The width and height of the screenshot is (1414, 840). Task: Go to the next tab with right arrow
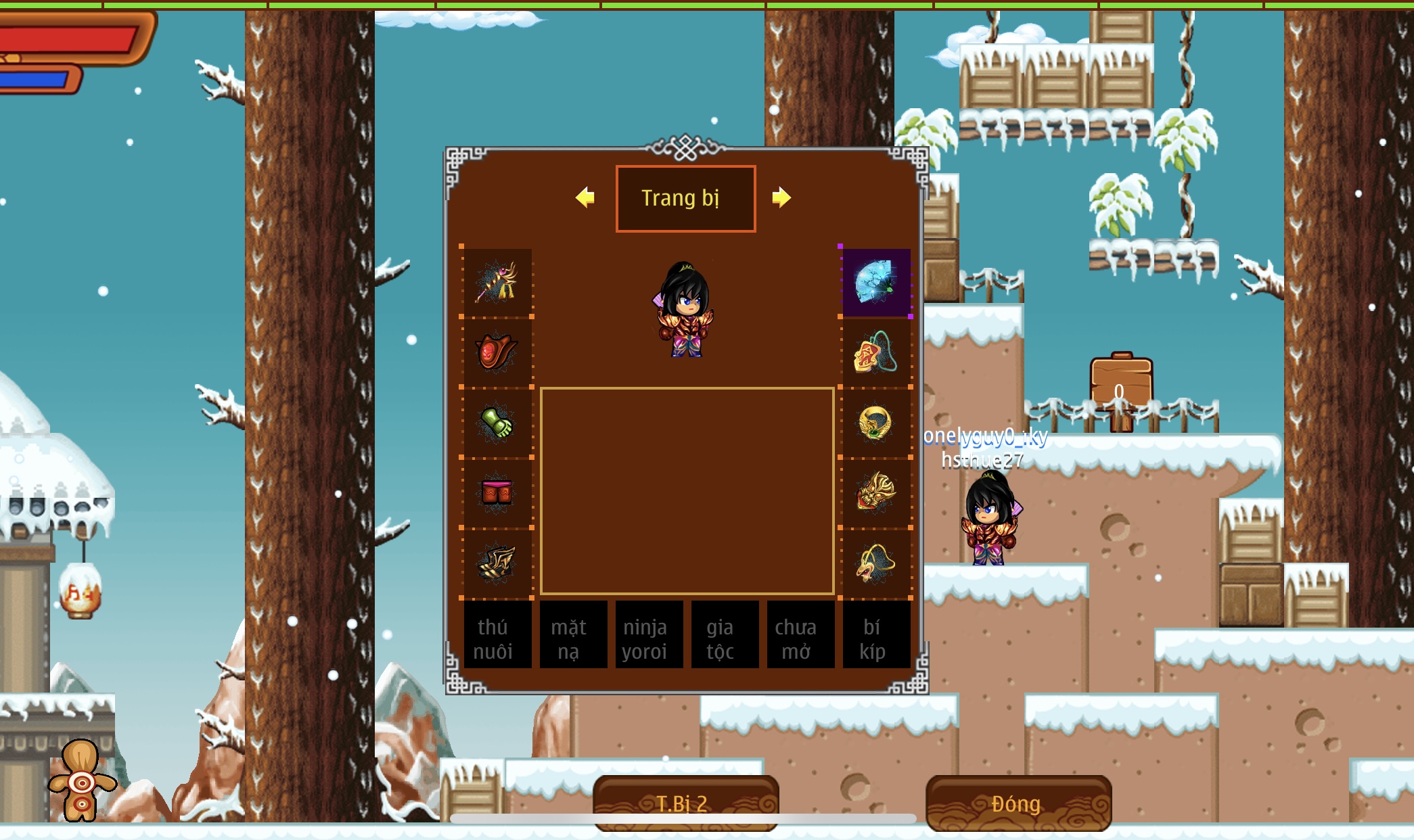[781, 197]
